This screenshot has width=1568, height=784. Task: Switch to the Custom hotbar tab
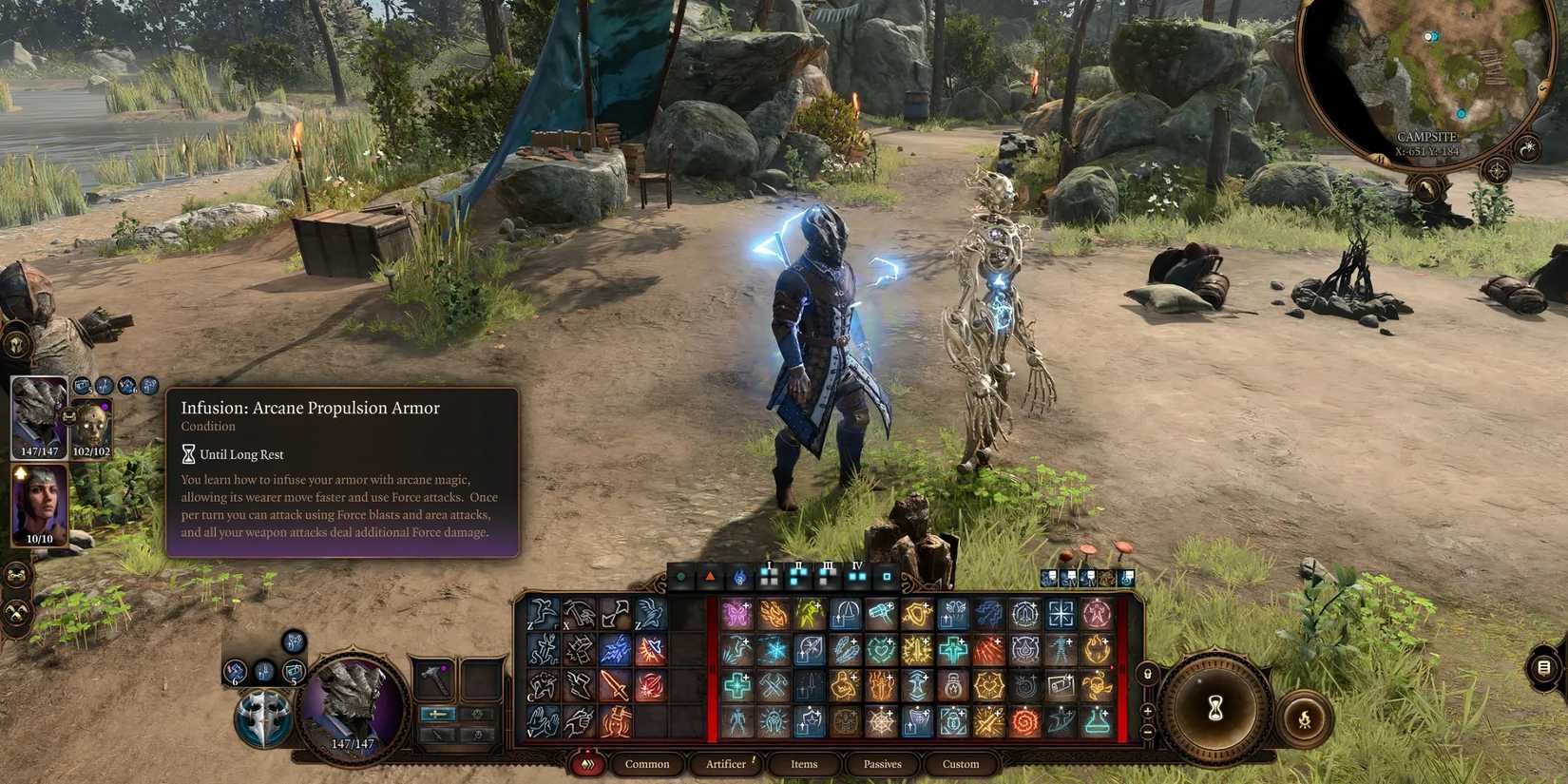pyautogui.click(x=960, y=764)
